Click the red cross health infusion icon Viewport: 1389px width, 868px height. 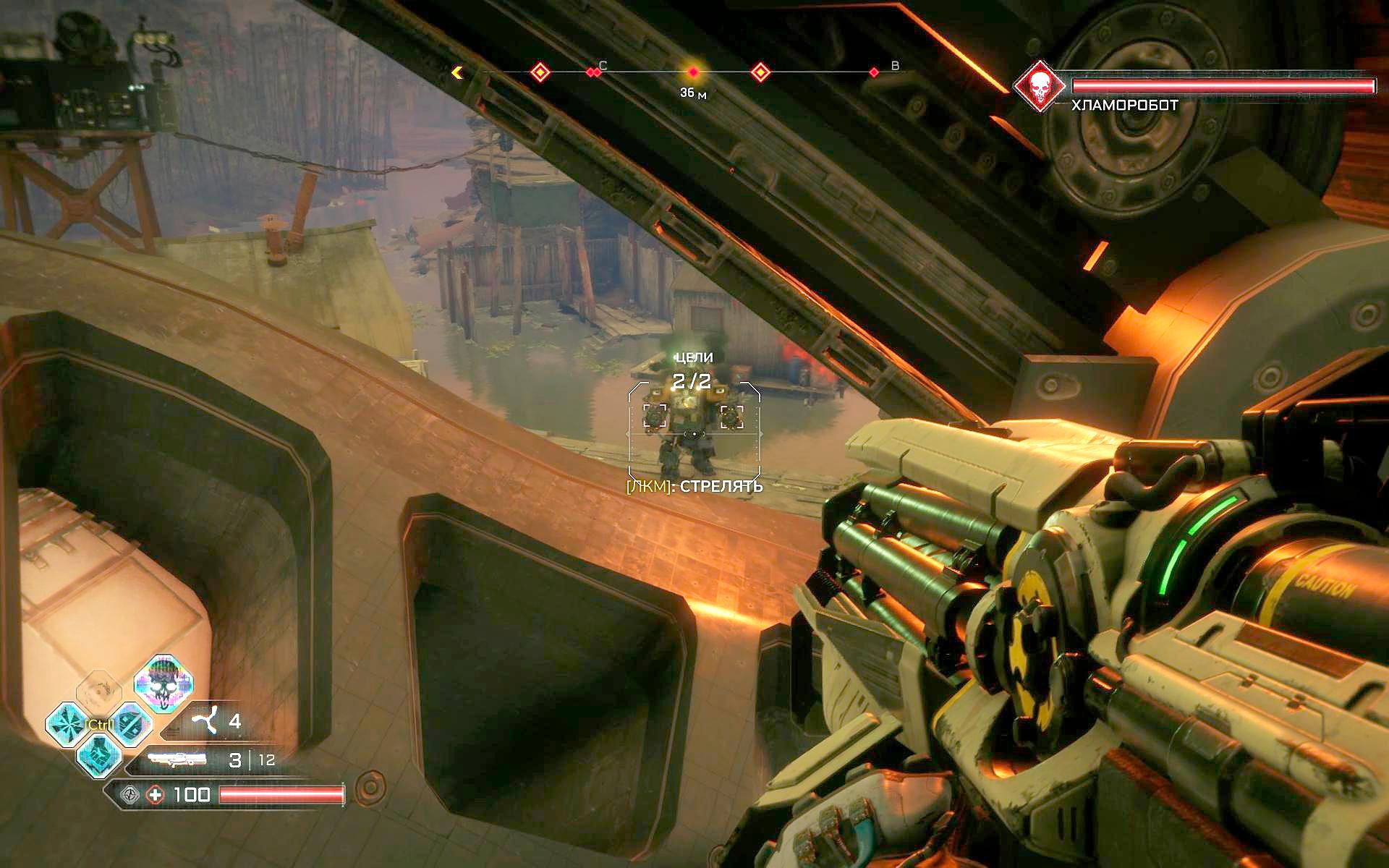(x=155, y=795)
